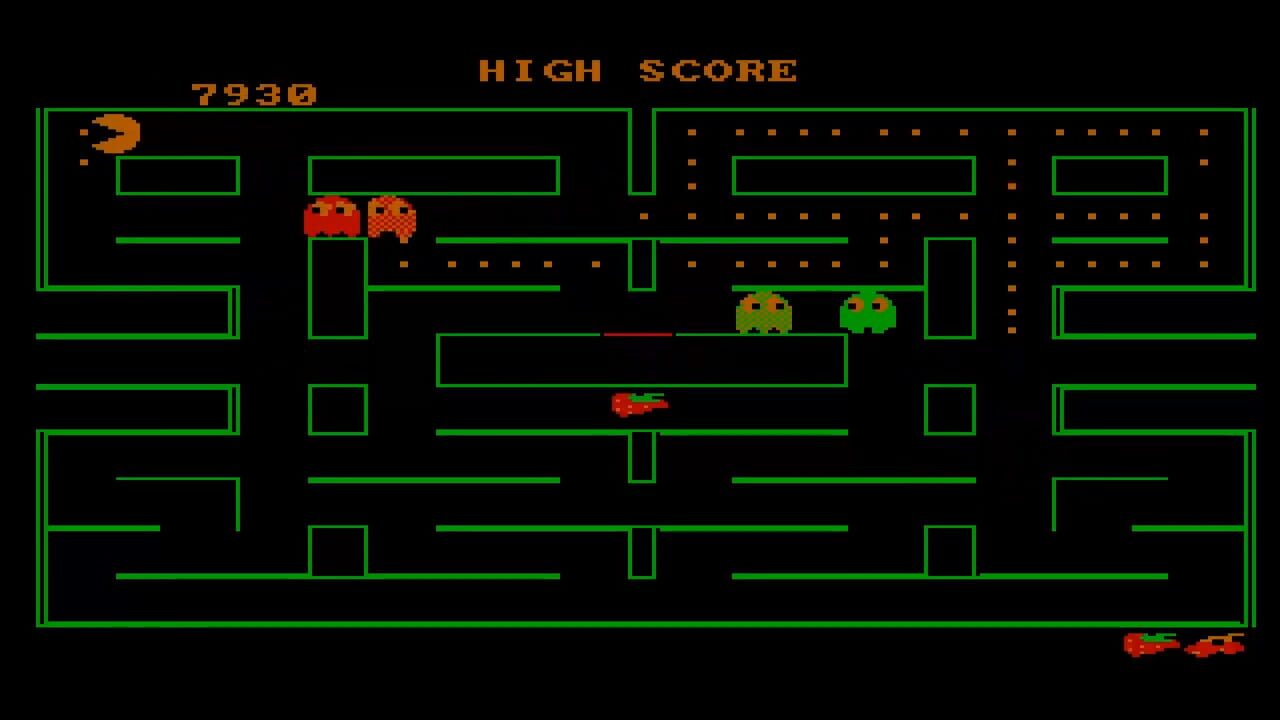The width and height of the screenshot is (1280, 720).
Task: Click the rightmost green ghost
Action: click(x=866, y=312)
